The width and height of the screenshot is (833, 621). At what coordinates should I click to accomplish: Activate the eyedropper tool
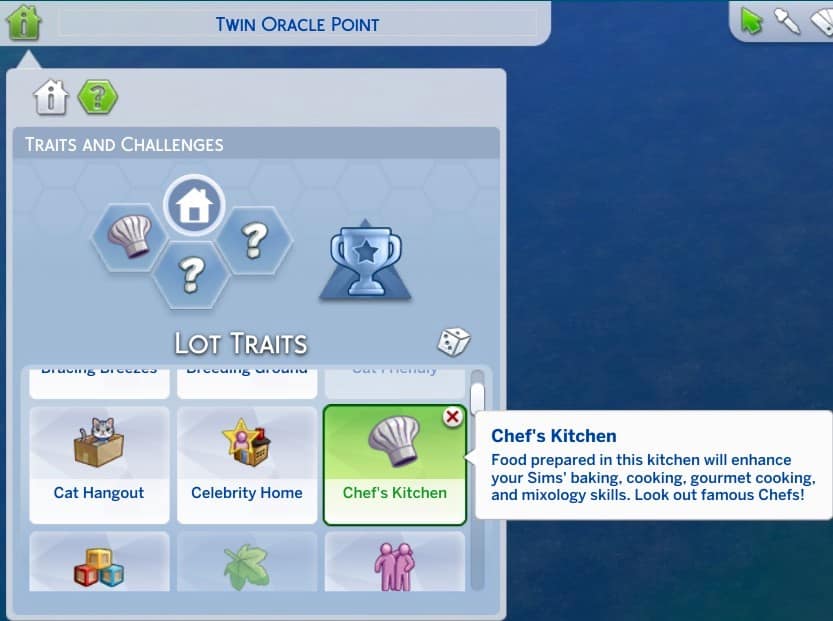(x=787, y=21)
